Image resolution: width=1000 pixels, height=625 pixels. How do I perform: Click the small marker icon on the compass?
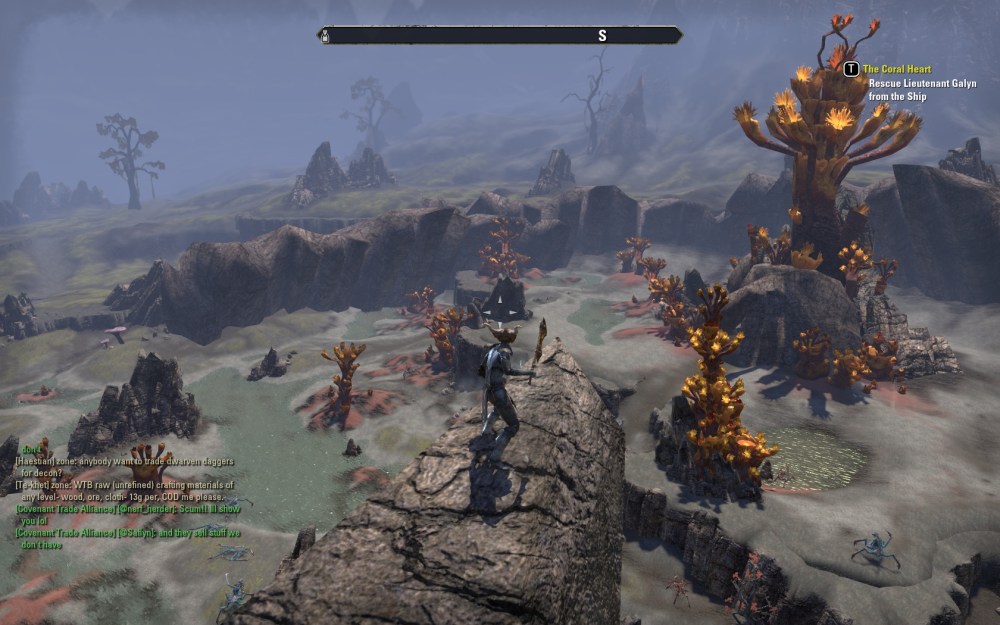(x=325, y=36)
